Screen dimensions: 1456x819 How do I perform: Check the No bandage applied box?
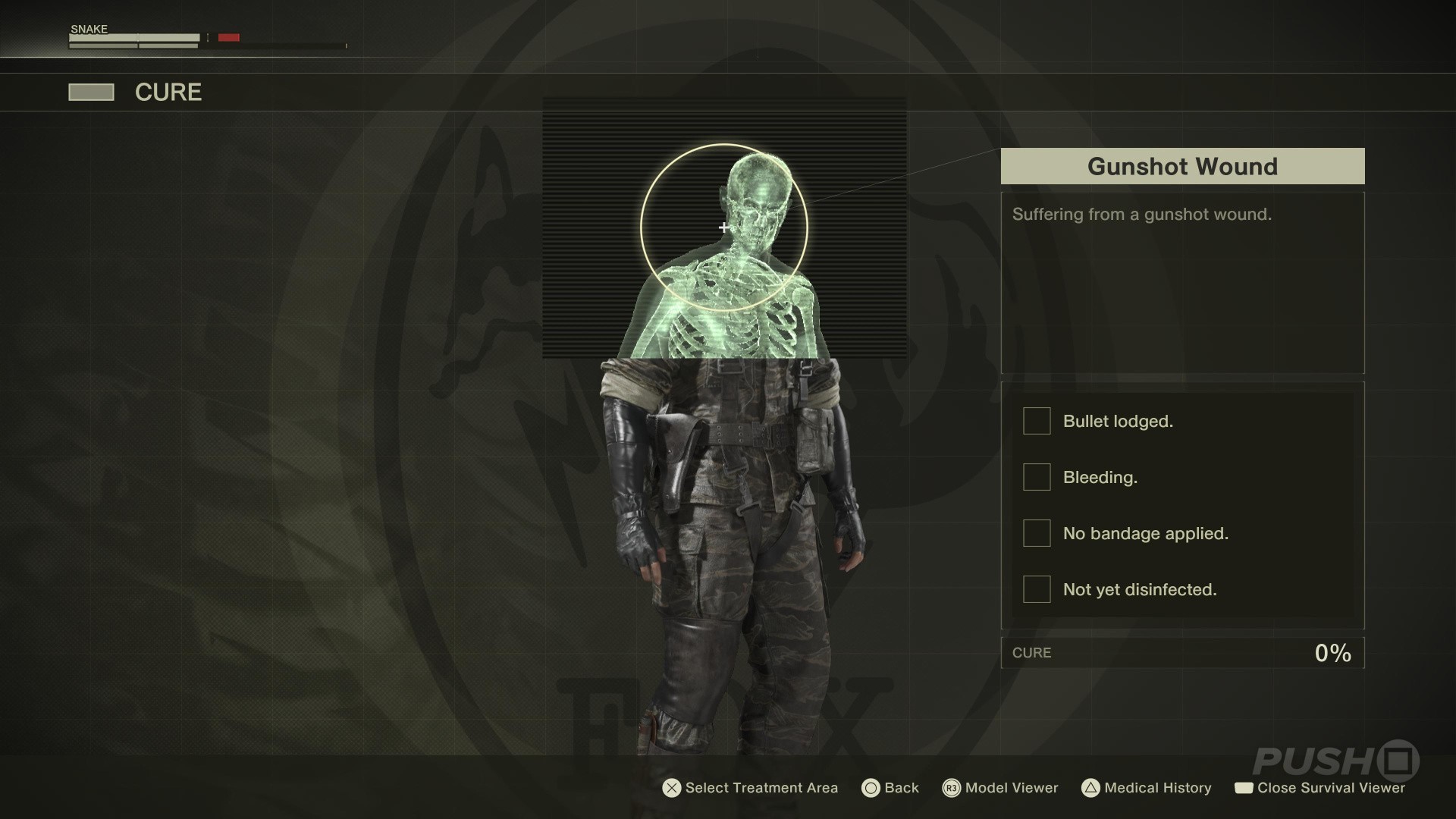coord(1037,533)
